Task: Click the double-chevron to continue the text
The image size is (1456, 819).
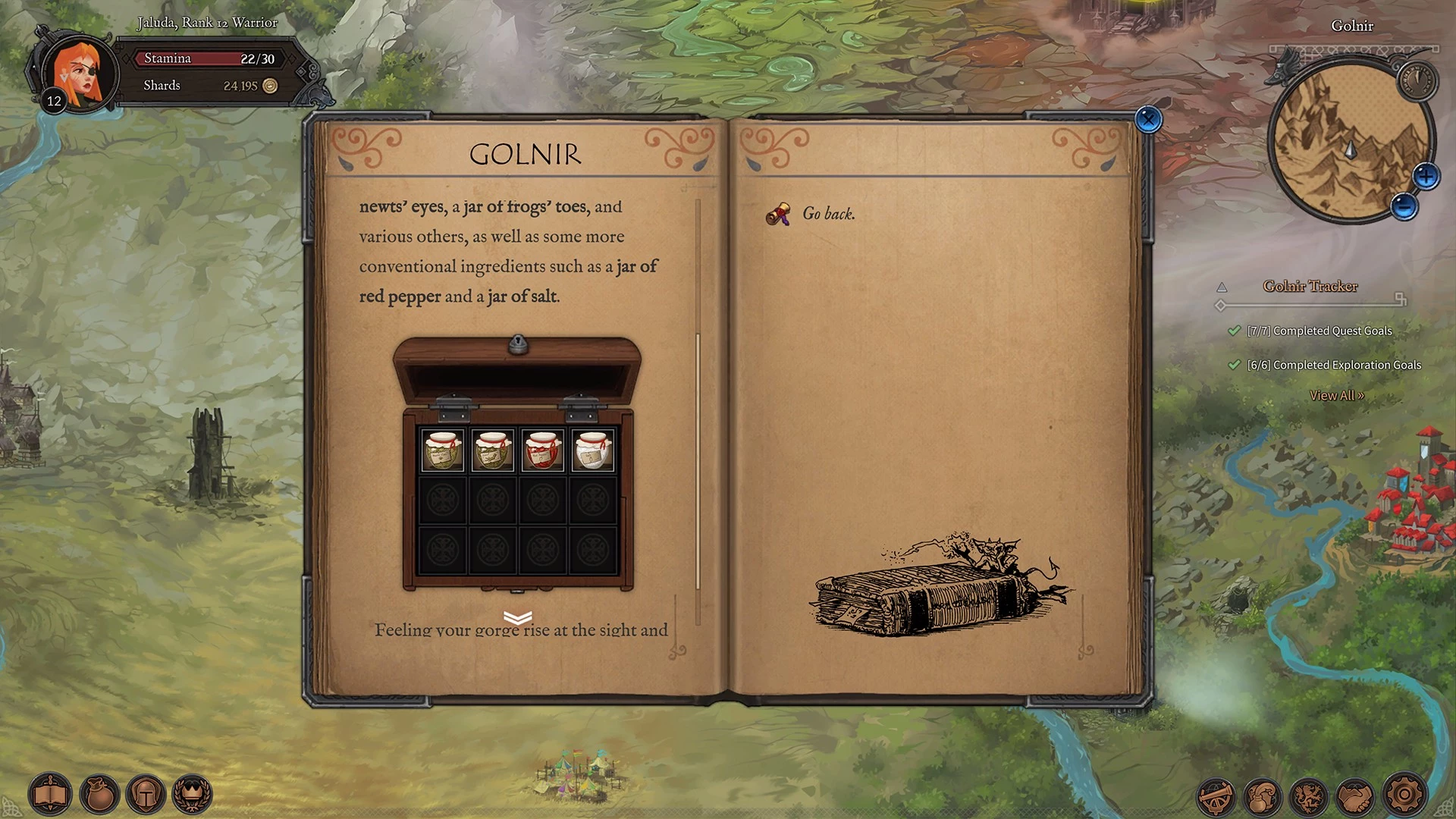Action: pyautogui.click(x=517, y=618)
